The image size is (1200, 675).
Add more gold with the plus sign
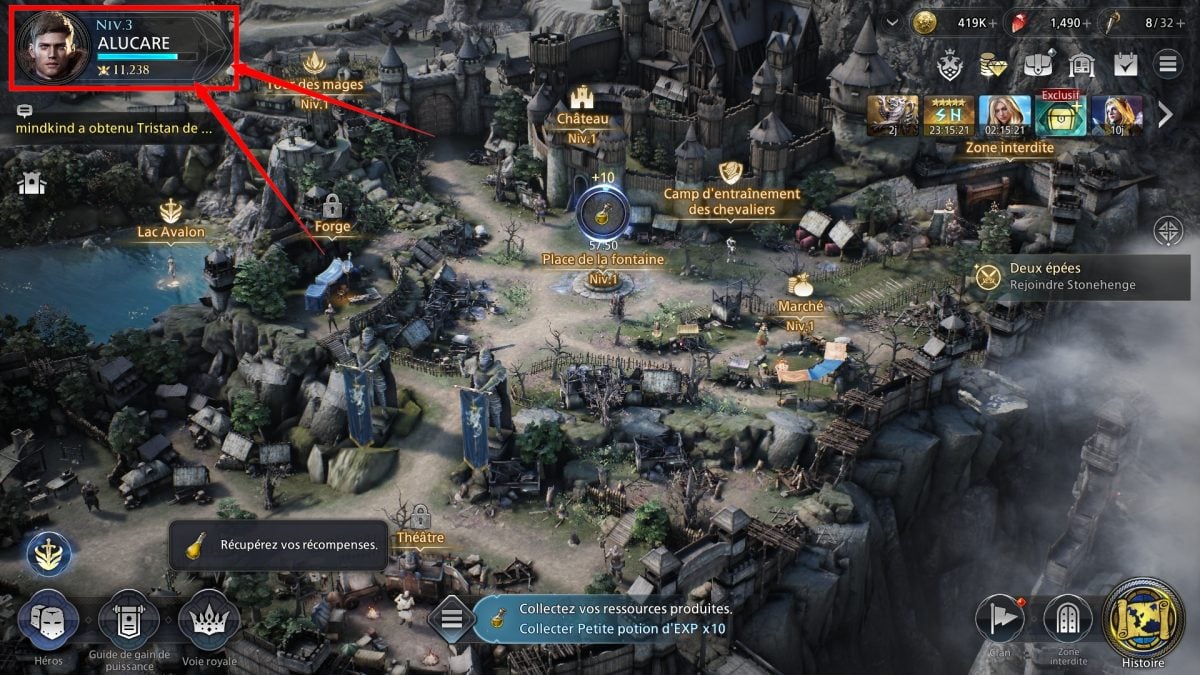pos(992,23)
